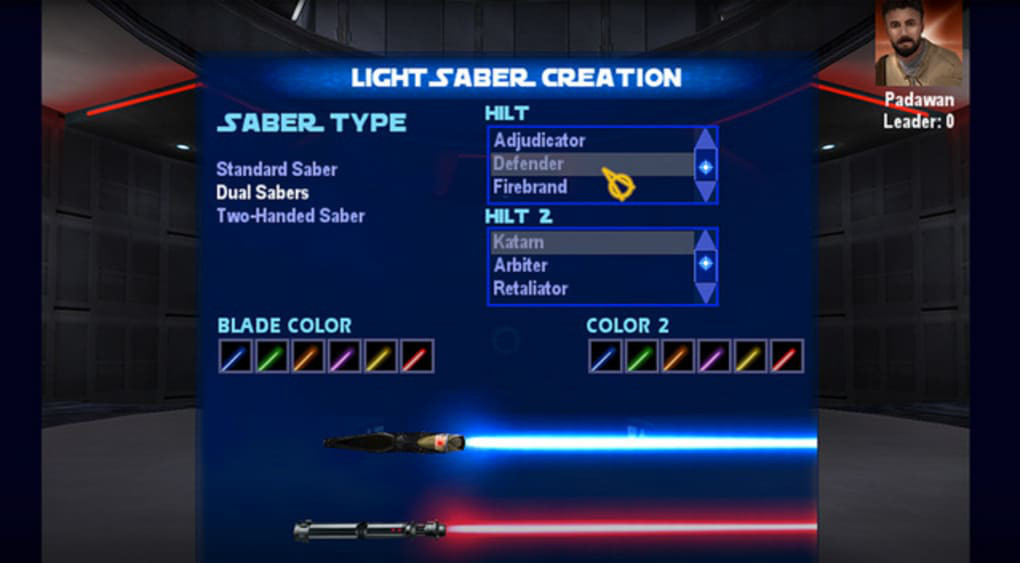Pick the purple blade color
1020x563 pixels.
coord(344,356)
